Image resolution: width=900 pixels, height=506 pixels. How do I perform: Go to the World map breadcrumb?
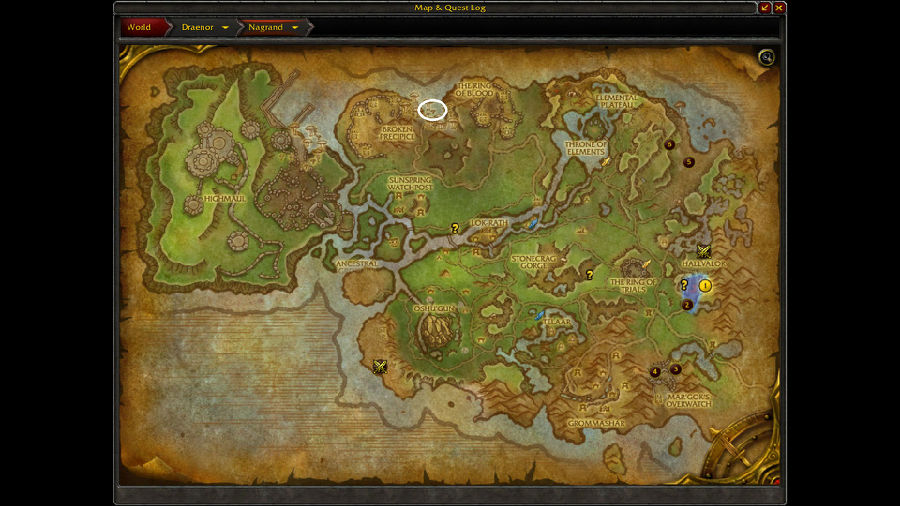pyautogui.click(x=139, y=27)
